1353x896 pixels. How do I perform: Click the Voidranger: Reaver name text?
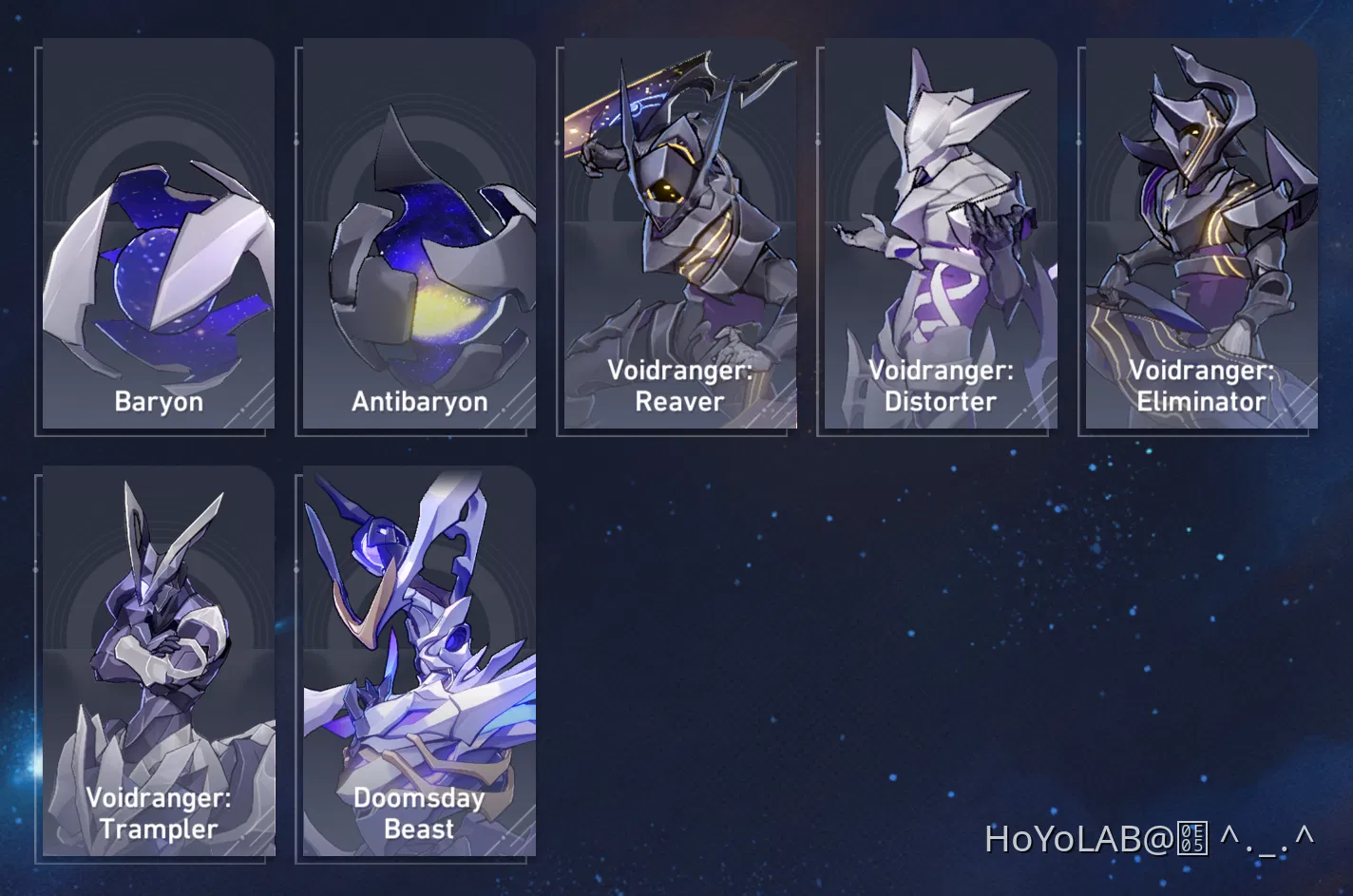point(676,386)
